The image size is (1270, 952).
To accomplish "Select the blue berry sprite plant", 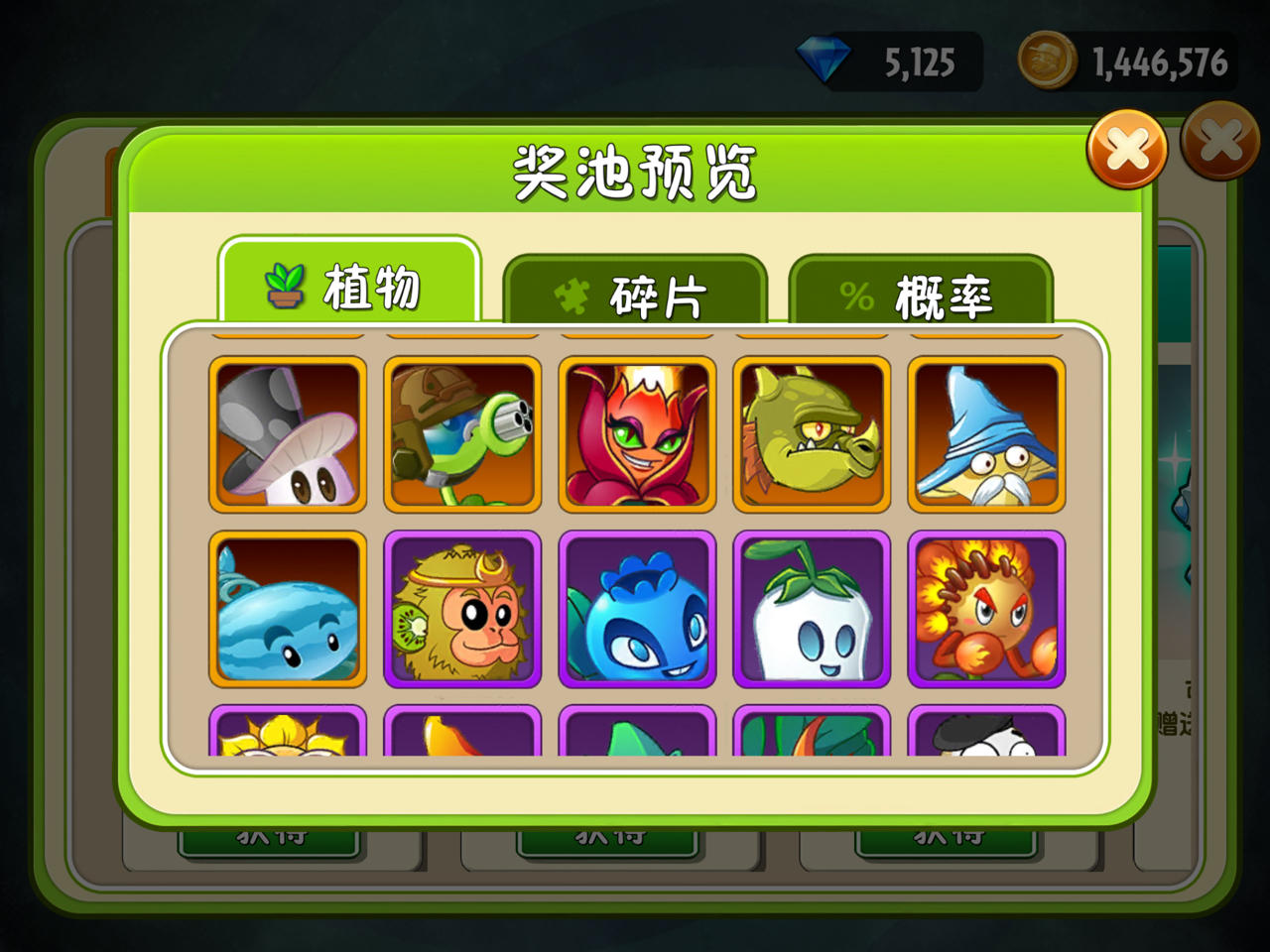I will [x=636, y=609].
